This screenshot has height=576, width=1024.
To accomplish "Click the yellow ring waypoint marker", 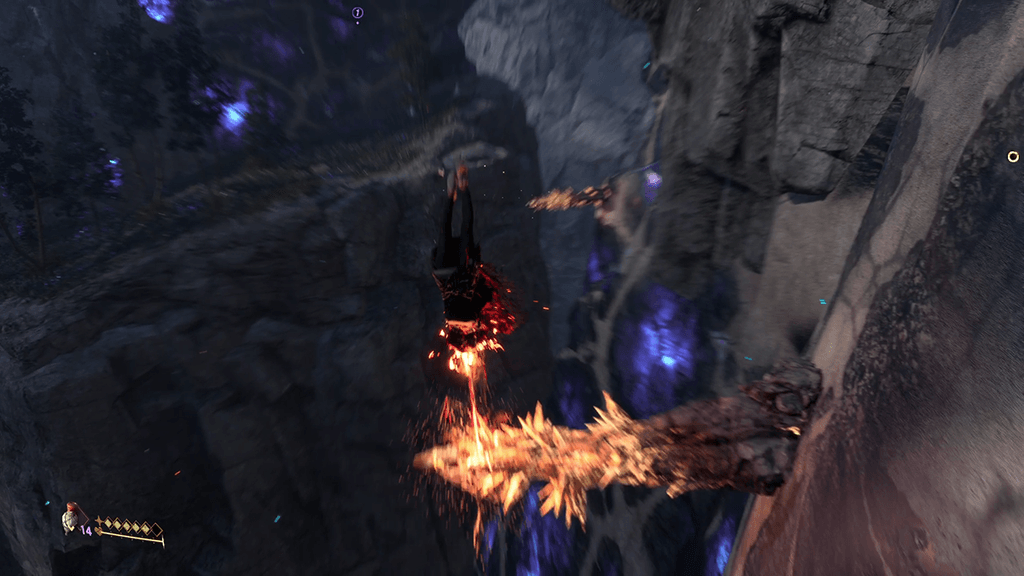I will (x=1013, y=156).
